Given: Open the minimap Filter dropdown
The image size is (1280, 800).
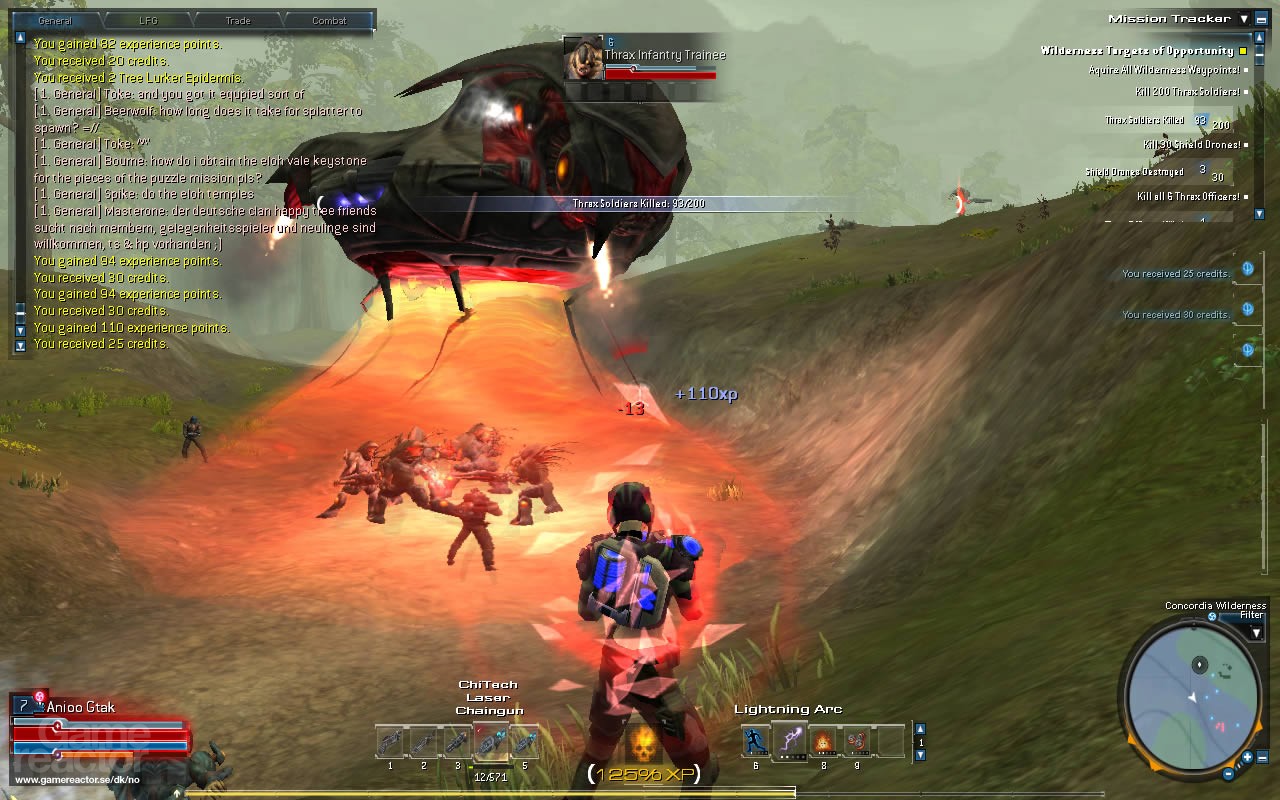Looking at the screenshot, I should pyautogui.click(x=1256, y=632).
